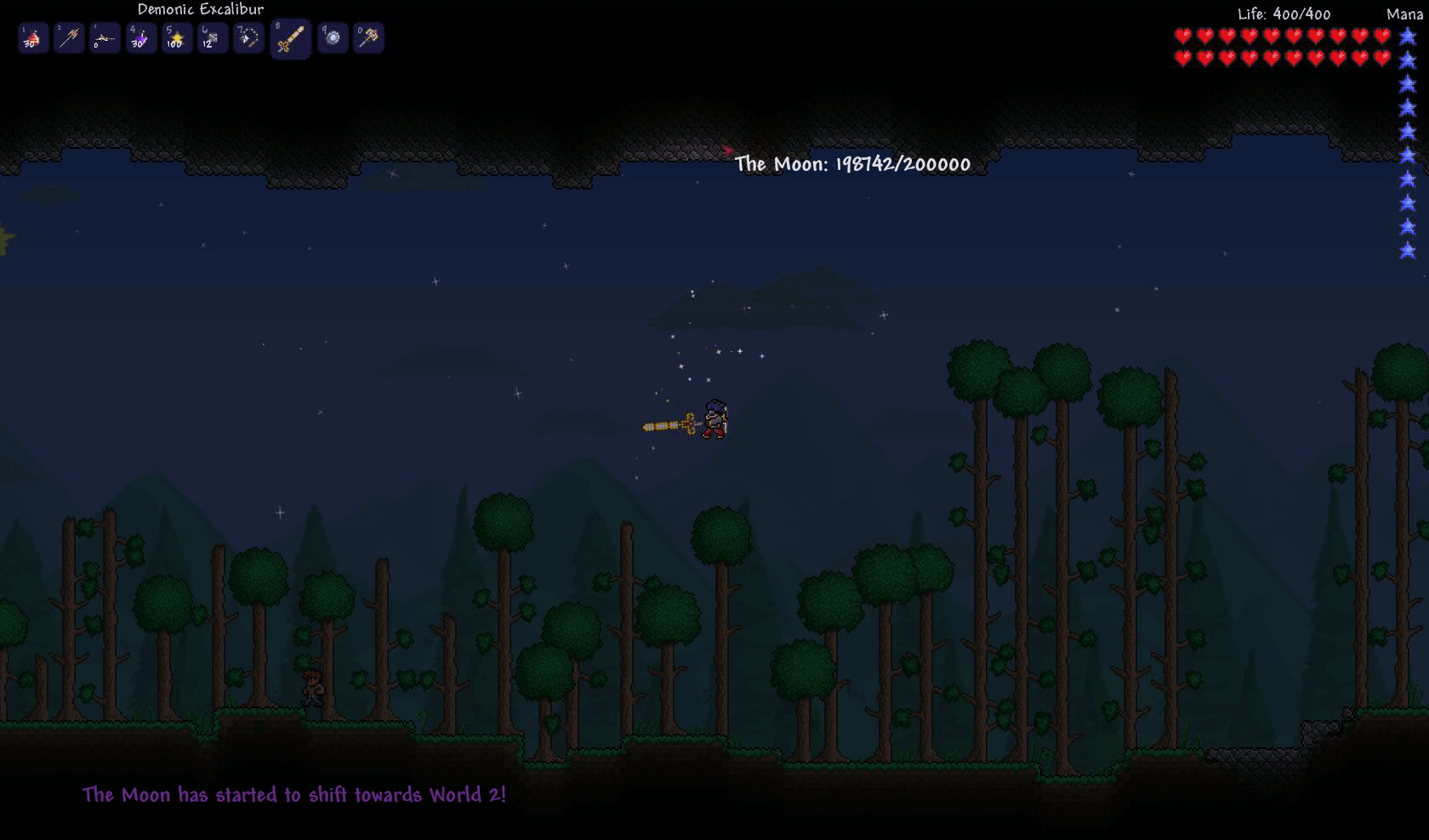Select the Demonic Excalibur in hotbar slot 8
Viewport: 1429px width, 840px height.
pyautogui.click(x=289, y=37)
